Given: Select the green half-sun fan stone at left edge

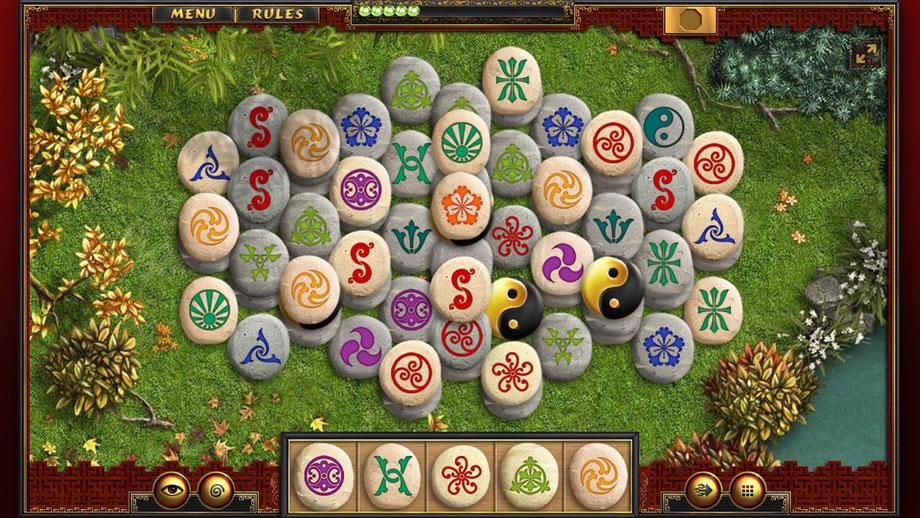Looking at the screenshot, I should 208,307.
